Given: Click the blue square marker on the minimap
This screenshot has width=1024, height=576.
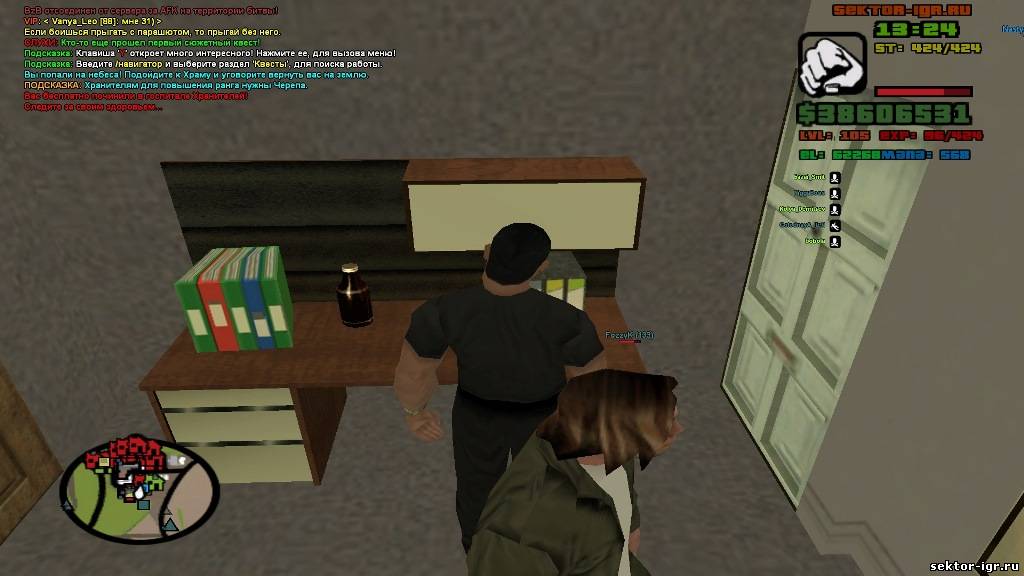Looking at the screenshot, I should click(x=144, y=504).
